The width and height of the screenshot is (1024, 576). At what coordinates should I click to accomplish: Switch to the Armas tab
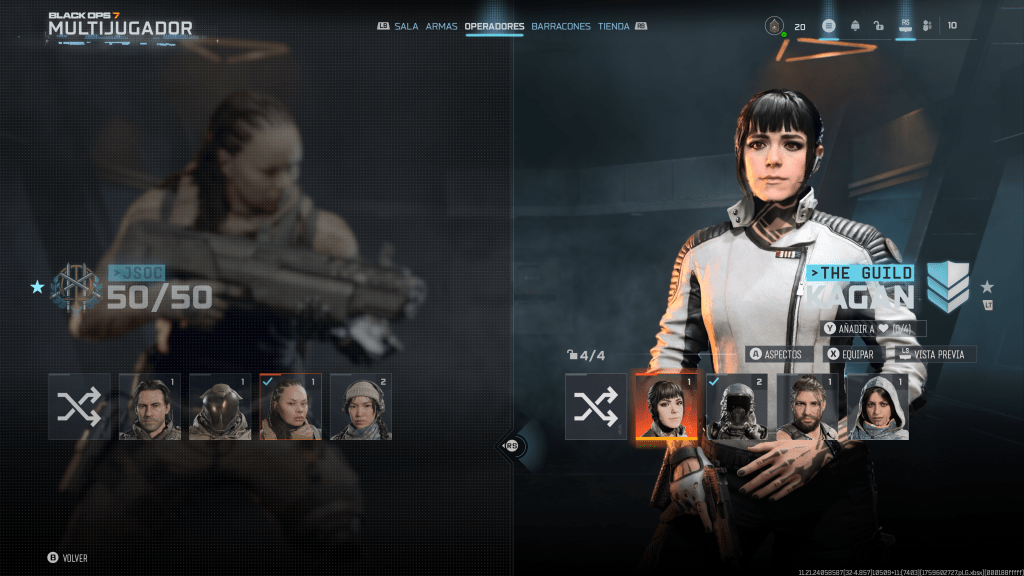click(x=441, y=26)
